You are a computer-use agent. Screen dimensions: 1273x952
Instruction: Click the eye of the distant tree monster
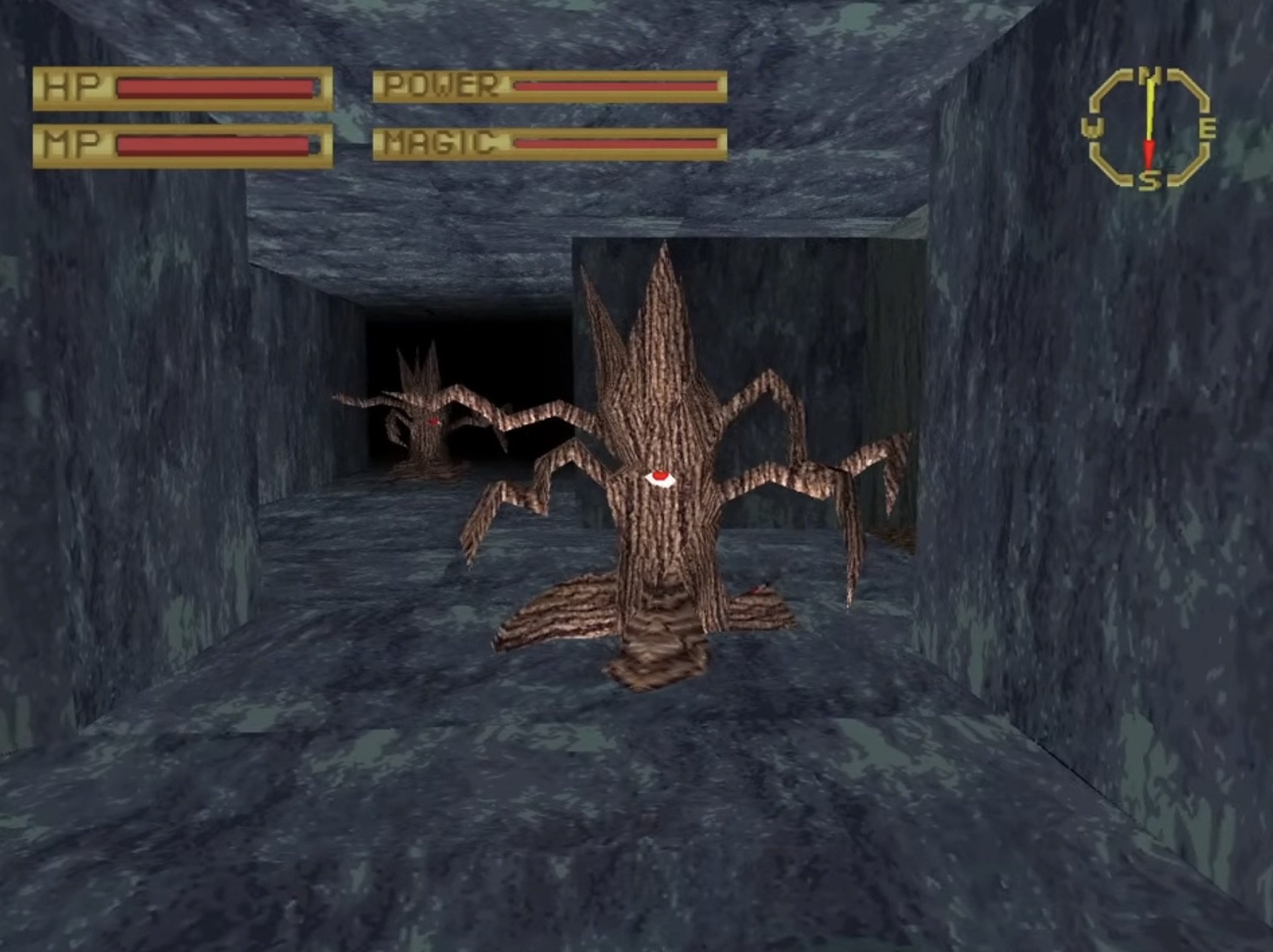click(433, 423)
